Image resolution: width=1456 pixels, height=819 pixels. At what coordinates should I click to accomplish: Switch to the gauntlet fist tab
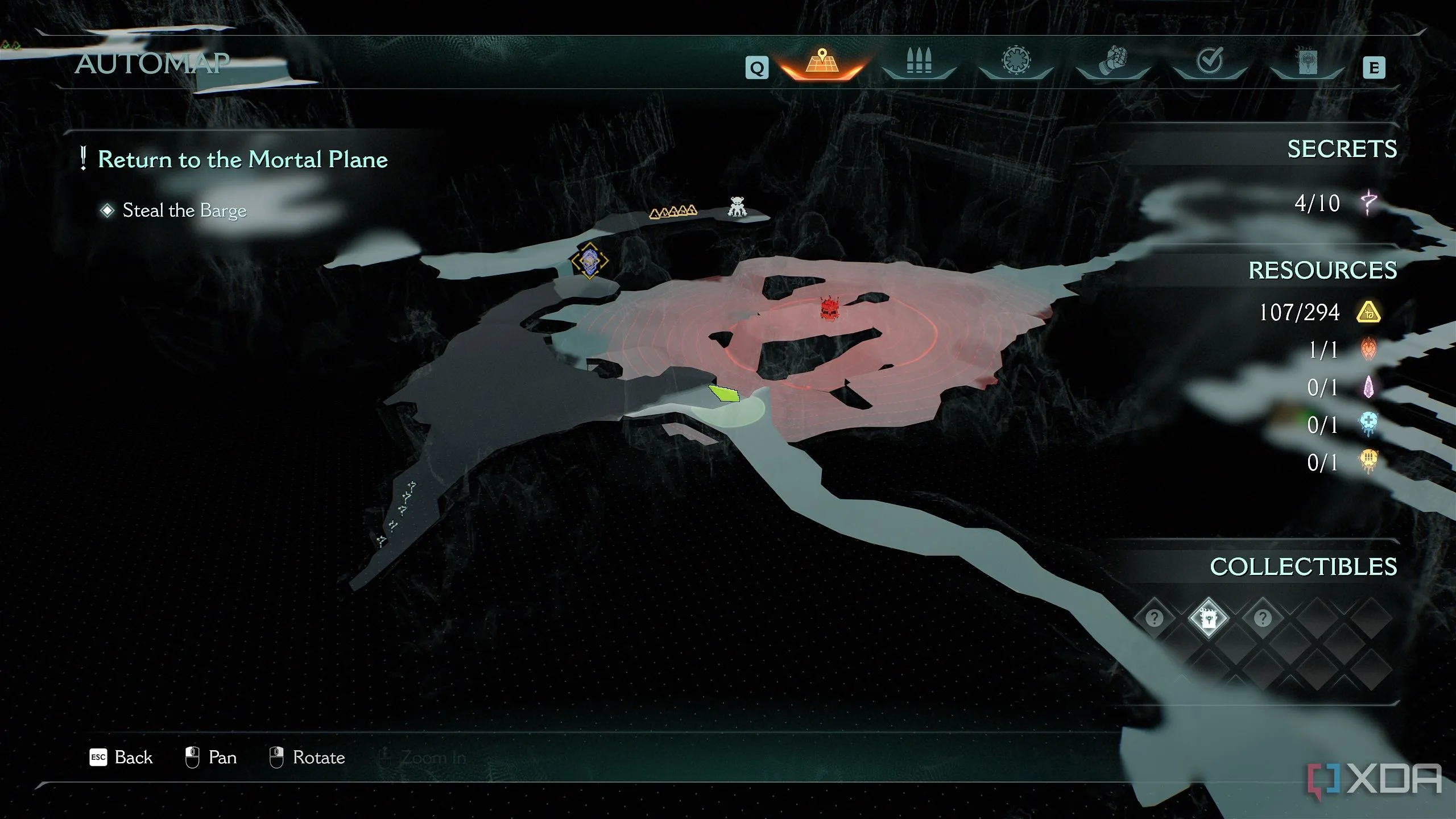click(1112, 61)
